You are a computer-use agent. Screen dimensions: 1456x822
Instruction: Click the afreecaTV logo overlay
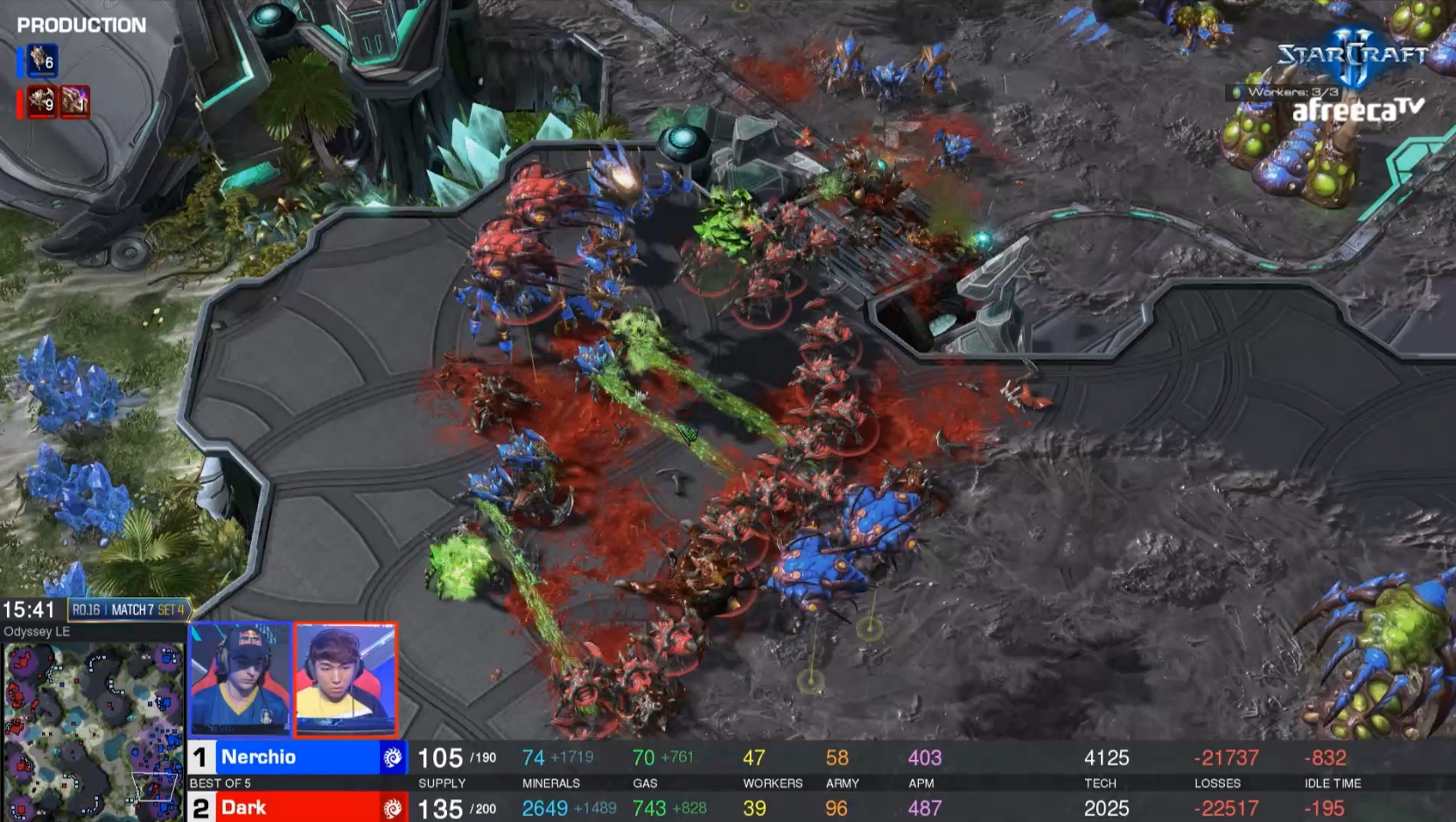pyautogui.click(x=1357, y=110)
